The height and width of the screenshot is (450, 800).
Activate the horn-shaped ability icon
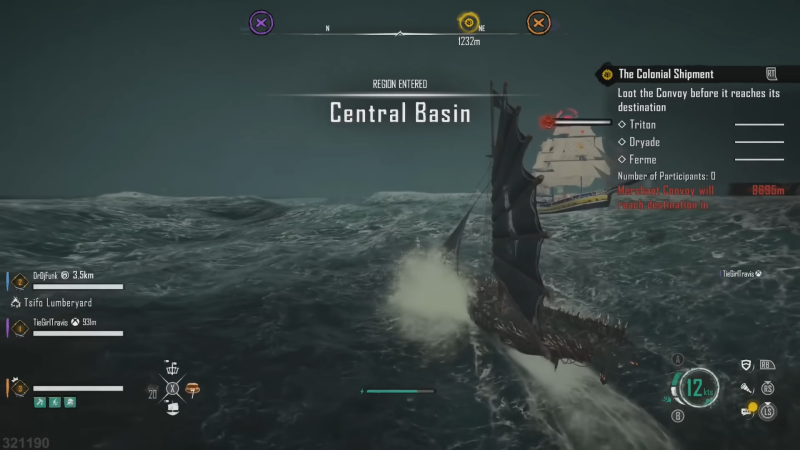click(x=746, y=387)
